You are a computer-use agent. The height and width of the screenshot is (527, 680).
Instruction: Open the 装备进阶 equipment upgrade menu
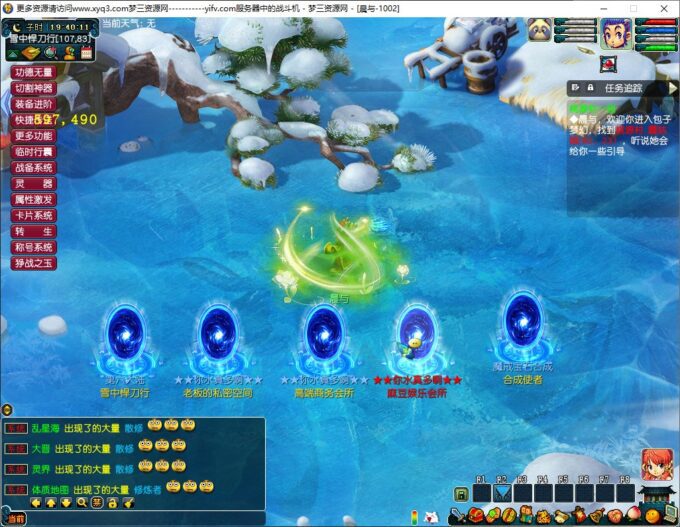[x=34, y=104]
